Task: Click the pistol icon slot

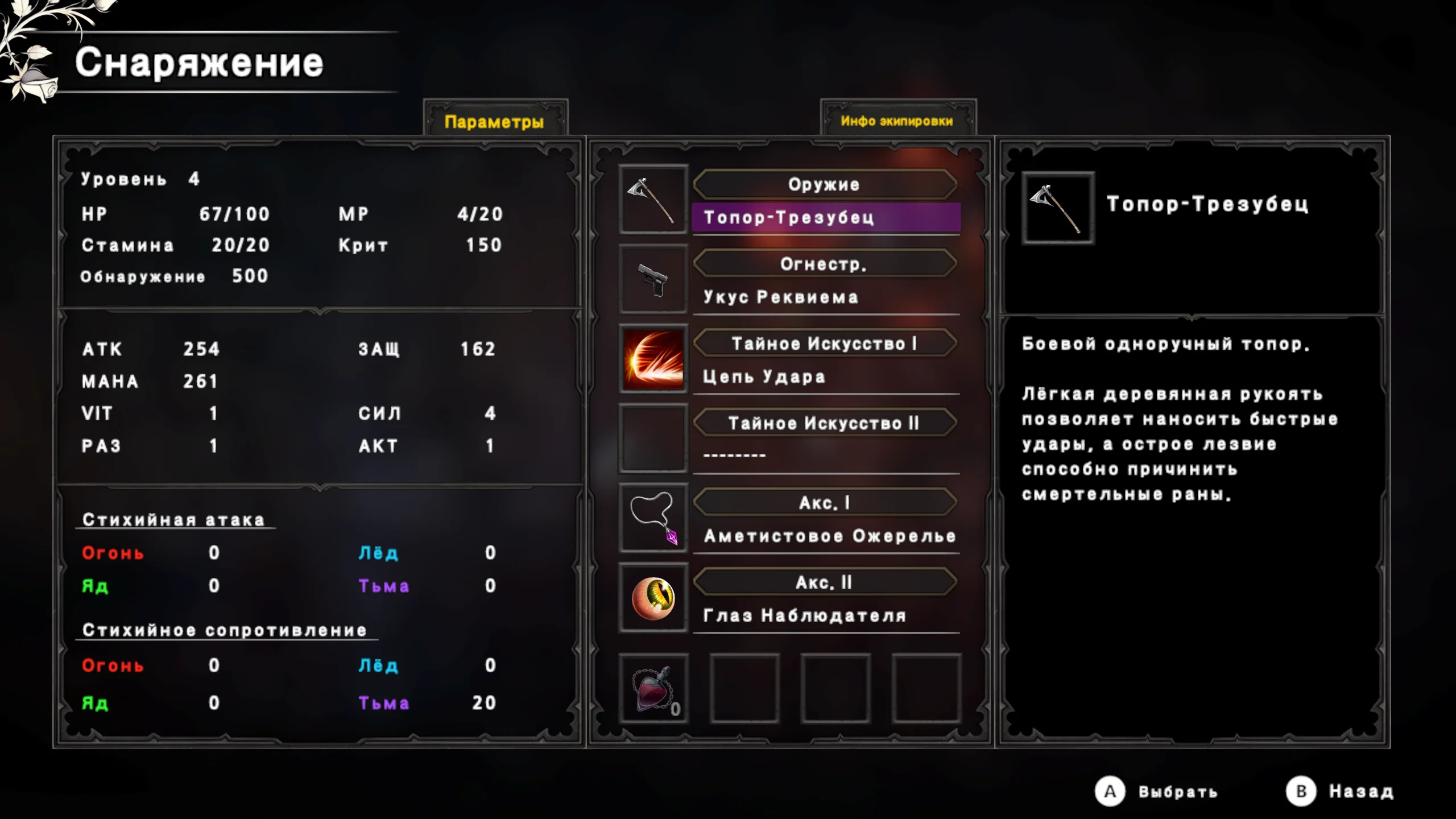Action: coord(653,279)
